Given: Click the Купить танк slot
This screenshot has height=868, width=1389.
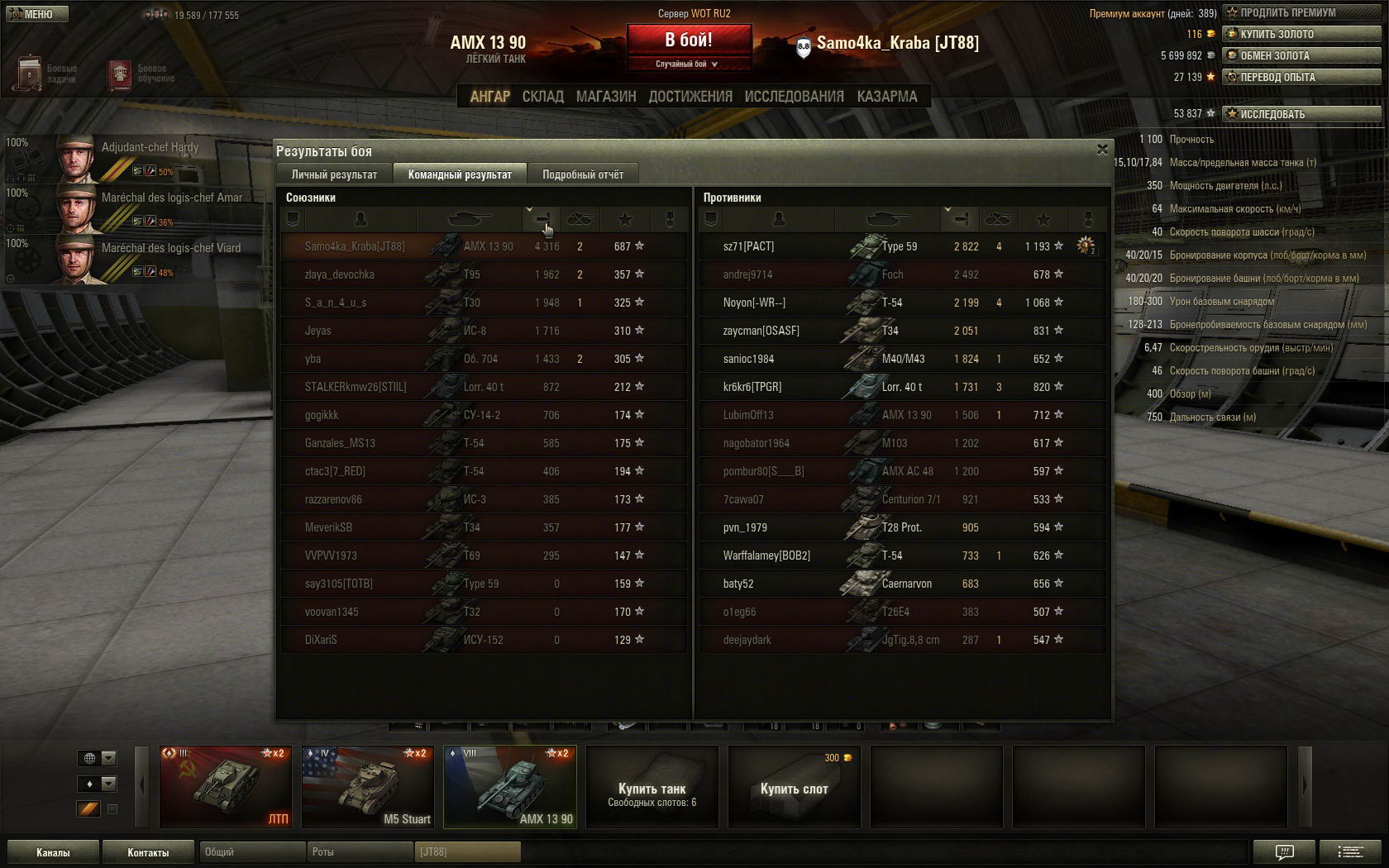Looking at the screenshot, I should click(652, 787).
